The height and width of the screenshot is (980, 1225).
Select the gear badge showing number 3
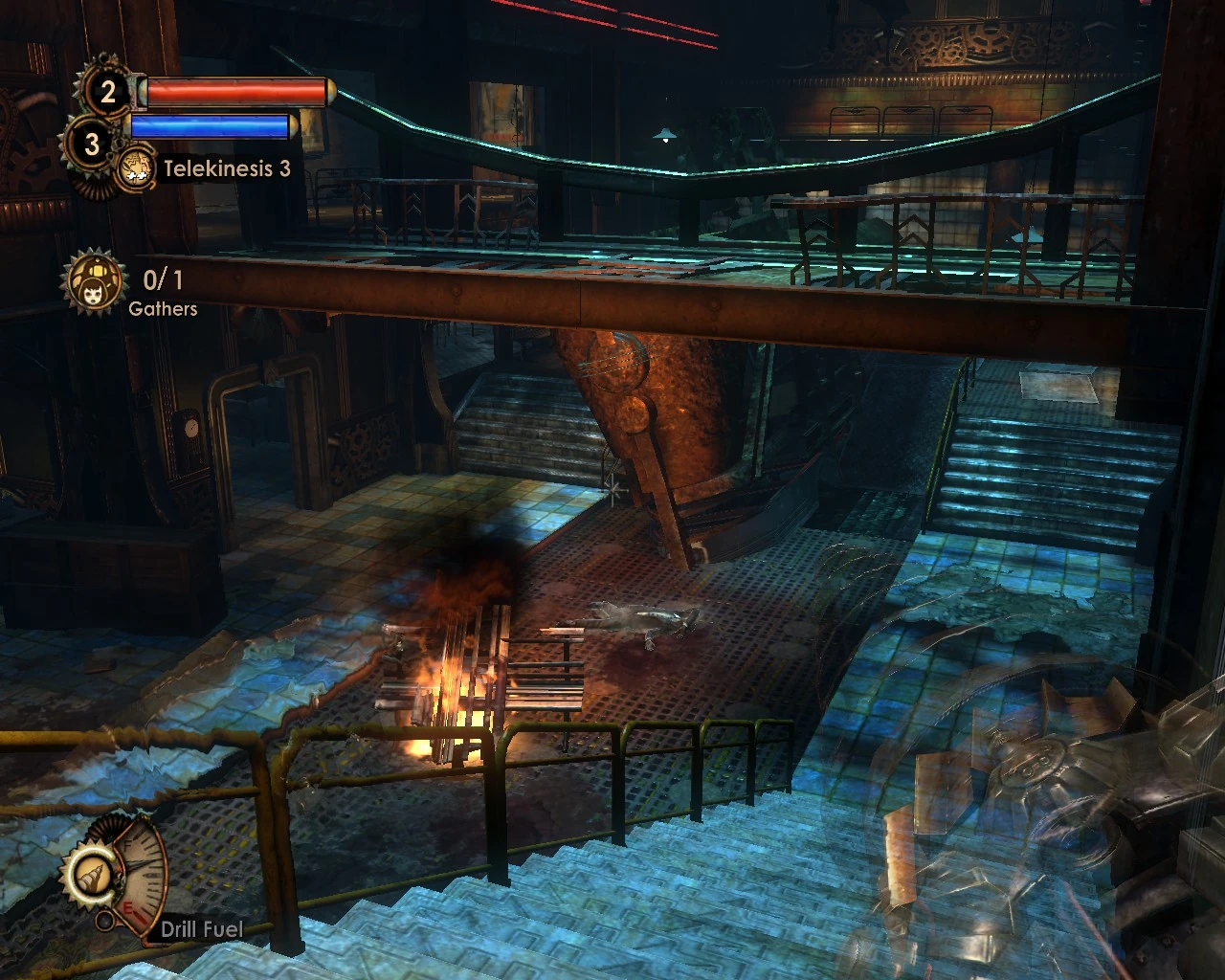[91, 145]
